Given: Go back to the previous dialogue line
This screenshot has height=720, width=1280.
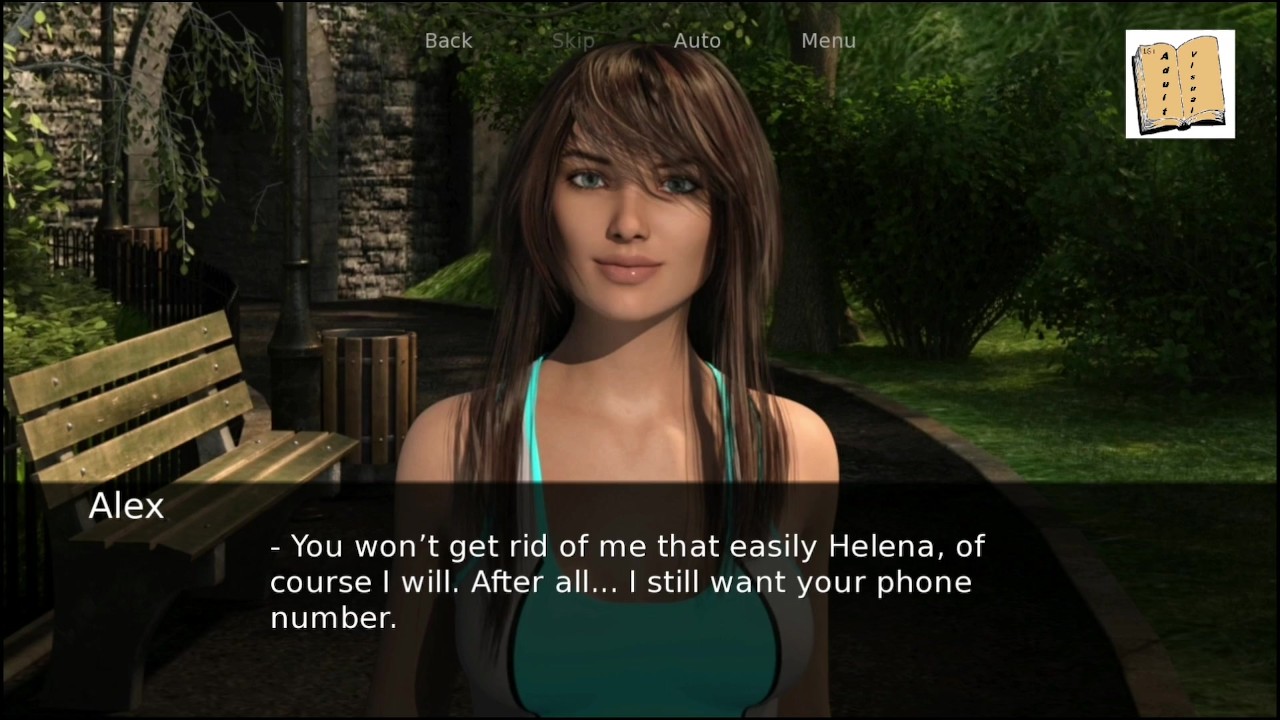Looking at the screenshot, I should point(448,41).
